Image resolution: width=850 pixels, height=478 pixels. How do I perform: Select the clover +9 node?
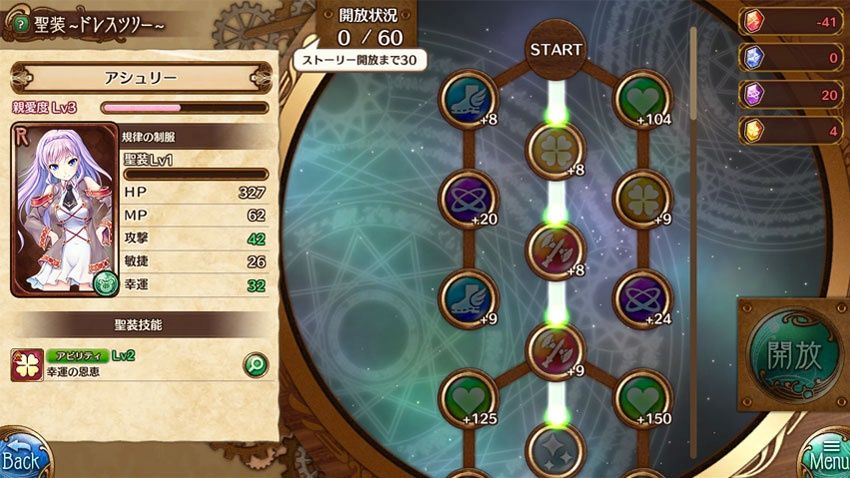(x=642, y=197)
